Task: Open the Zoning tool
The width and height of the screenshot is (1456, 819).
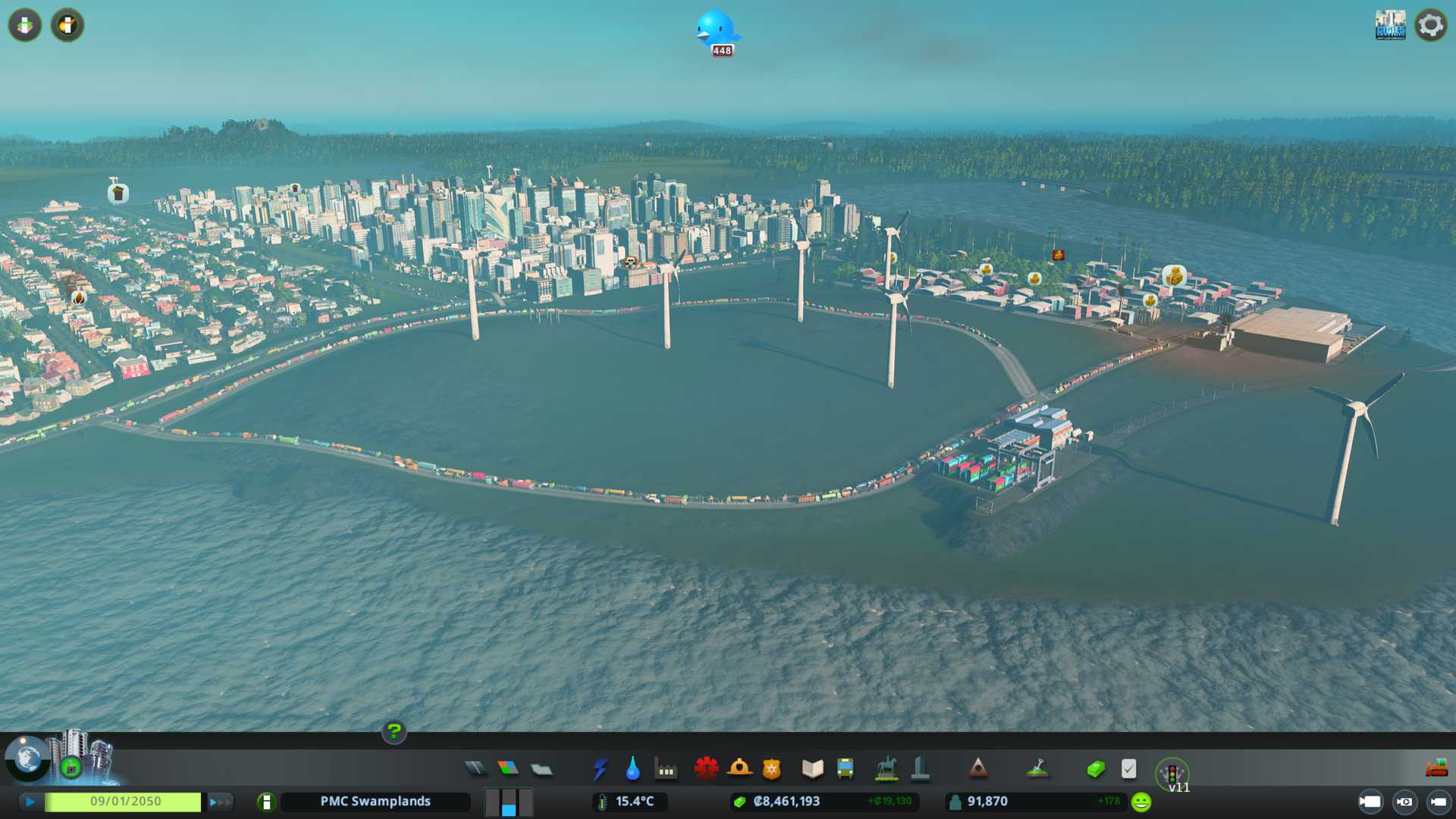Action: [x=508, y=769]
